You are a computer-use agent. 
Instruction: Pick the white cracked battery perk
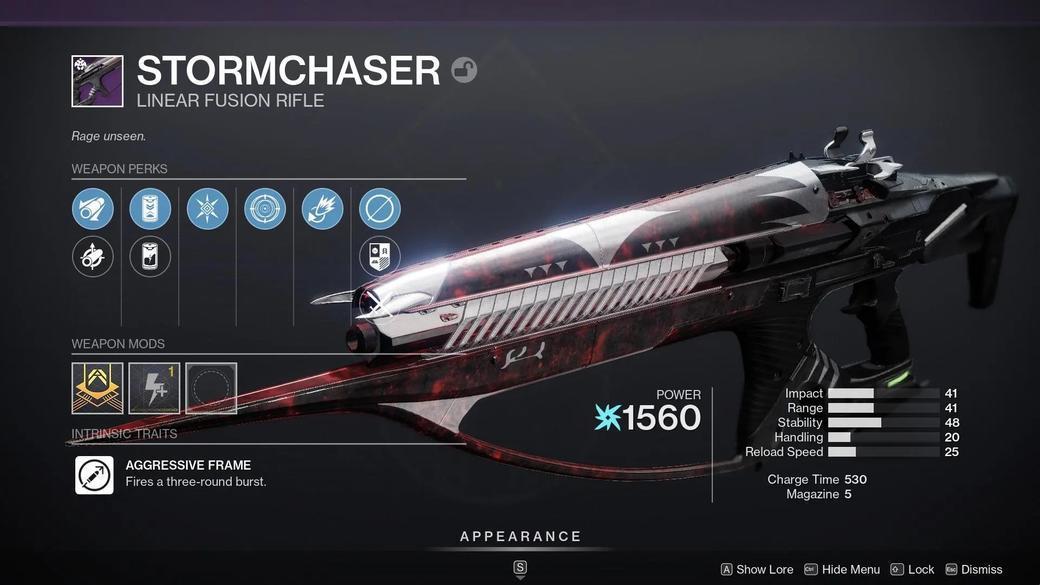point(150,257)
